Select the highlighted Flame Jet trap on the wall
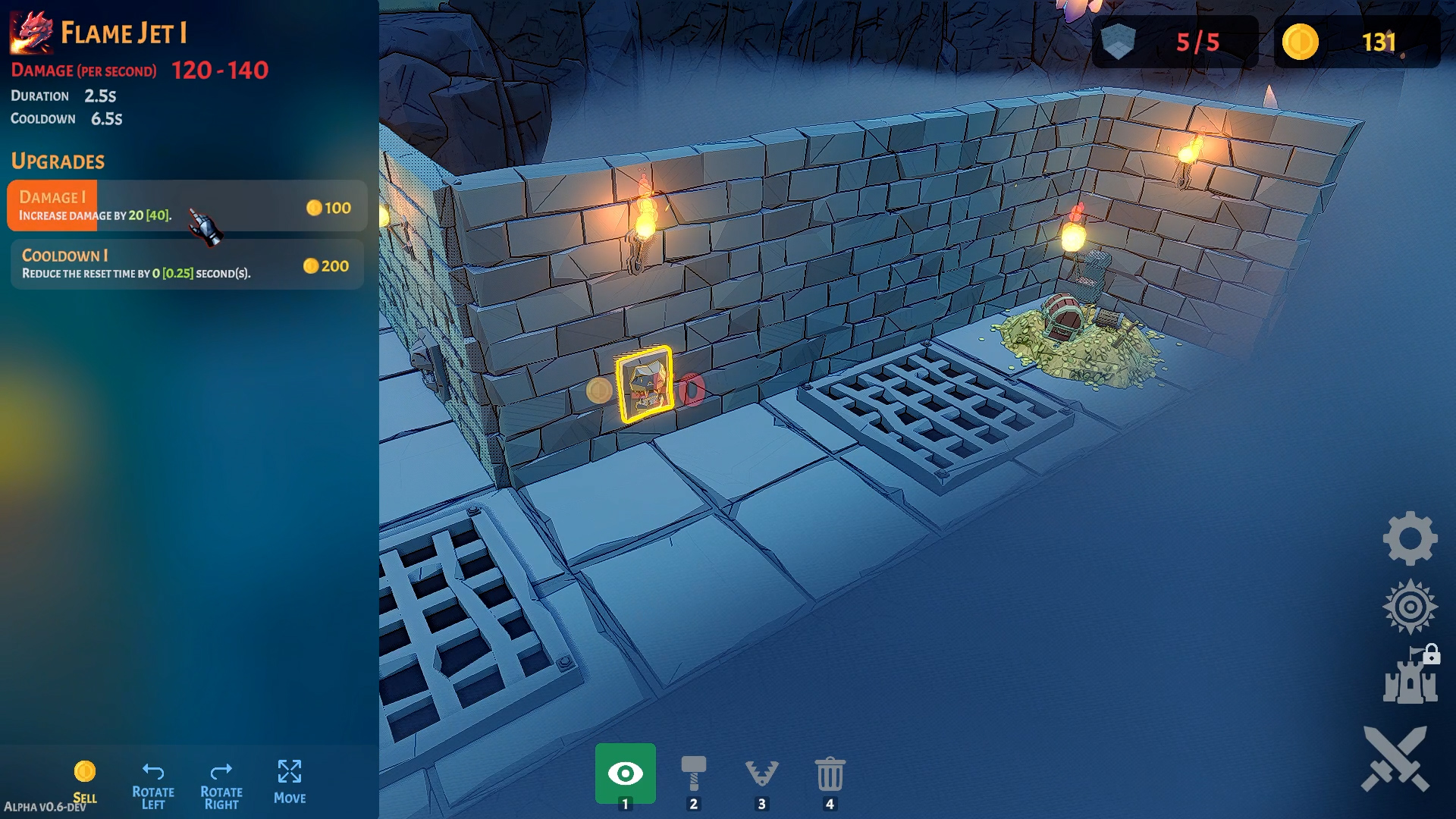 [646, 383]
